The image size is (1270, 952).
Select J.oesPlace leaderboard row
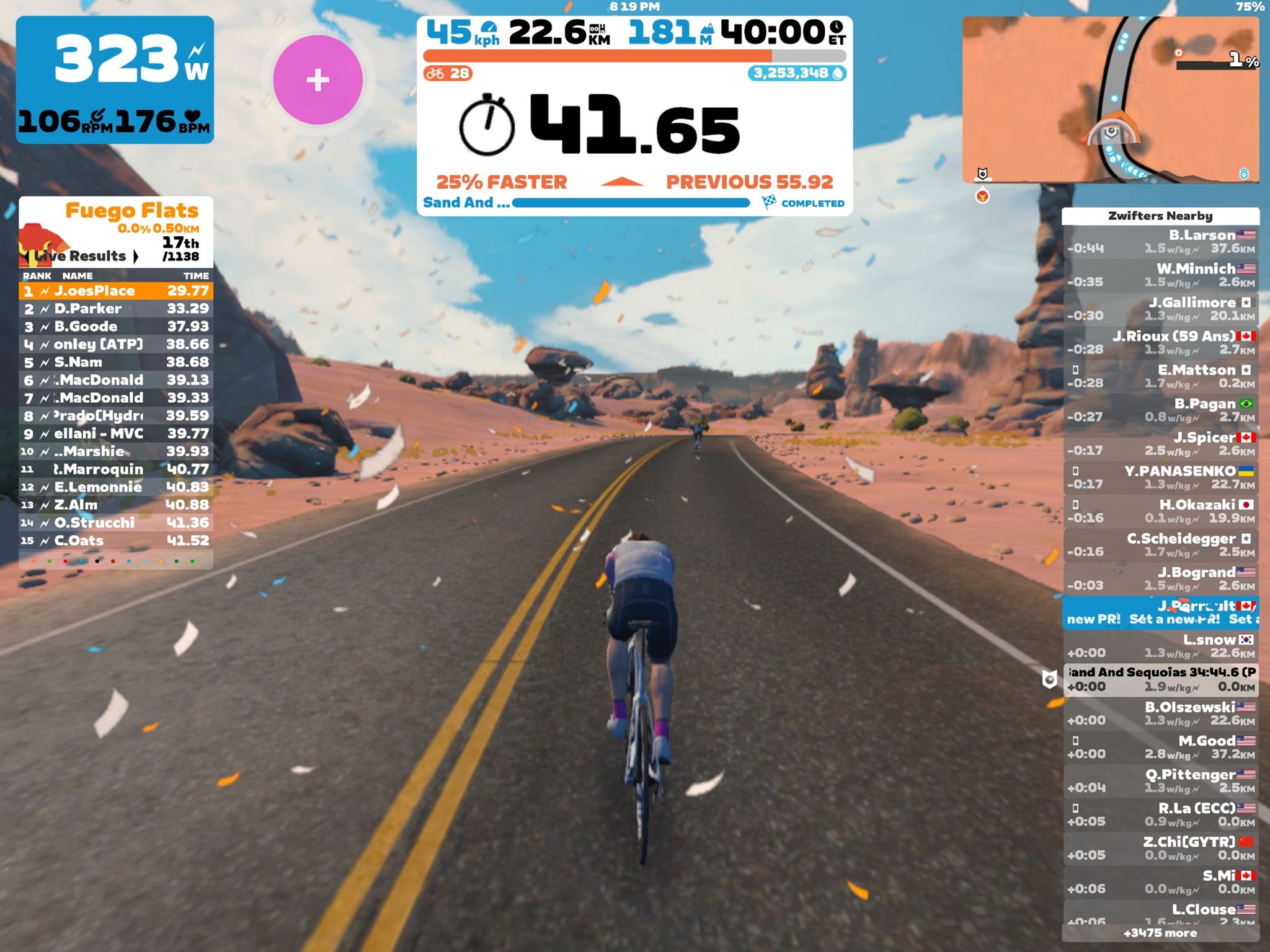pos(116,291)
